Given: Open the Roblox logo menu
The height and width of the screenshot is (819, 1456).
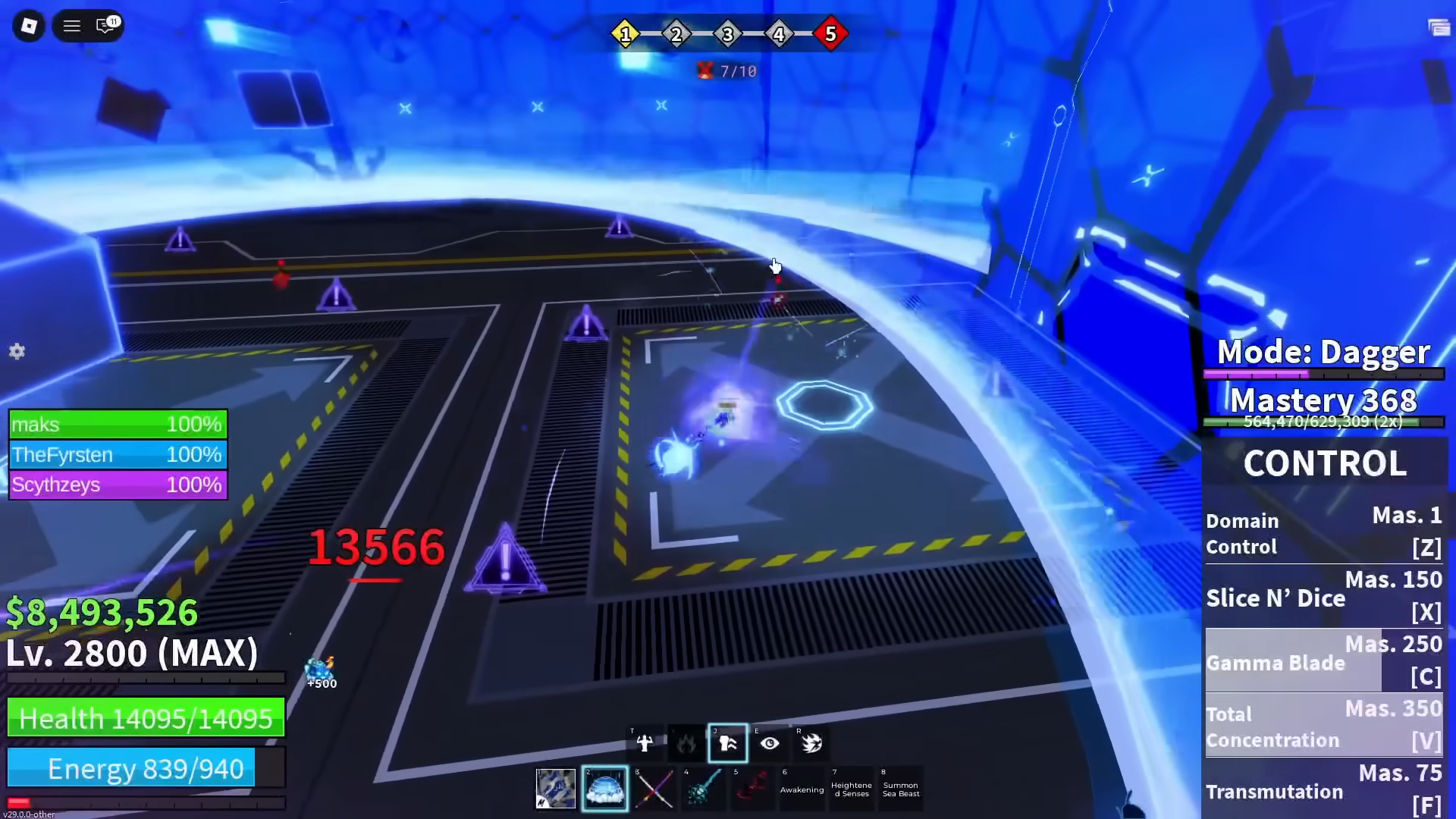Looking at the screenshot, I should (29, 27).
